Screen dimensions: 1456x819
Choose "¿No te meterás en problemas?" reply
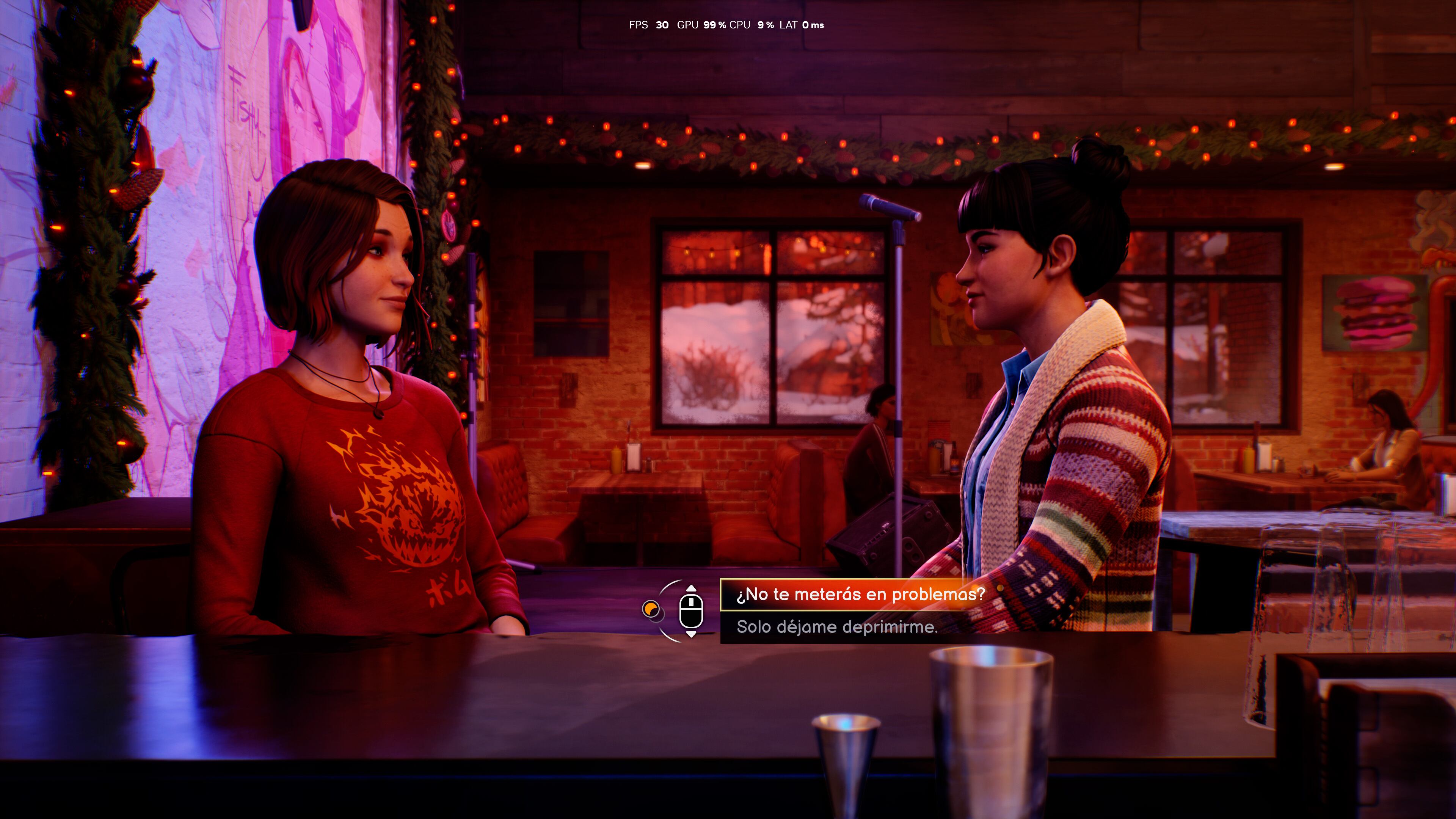click(x=860, y=595)
